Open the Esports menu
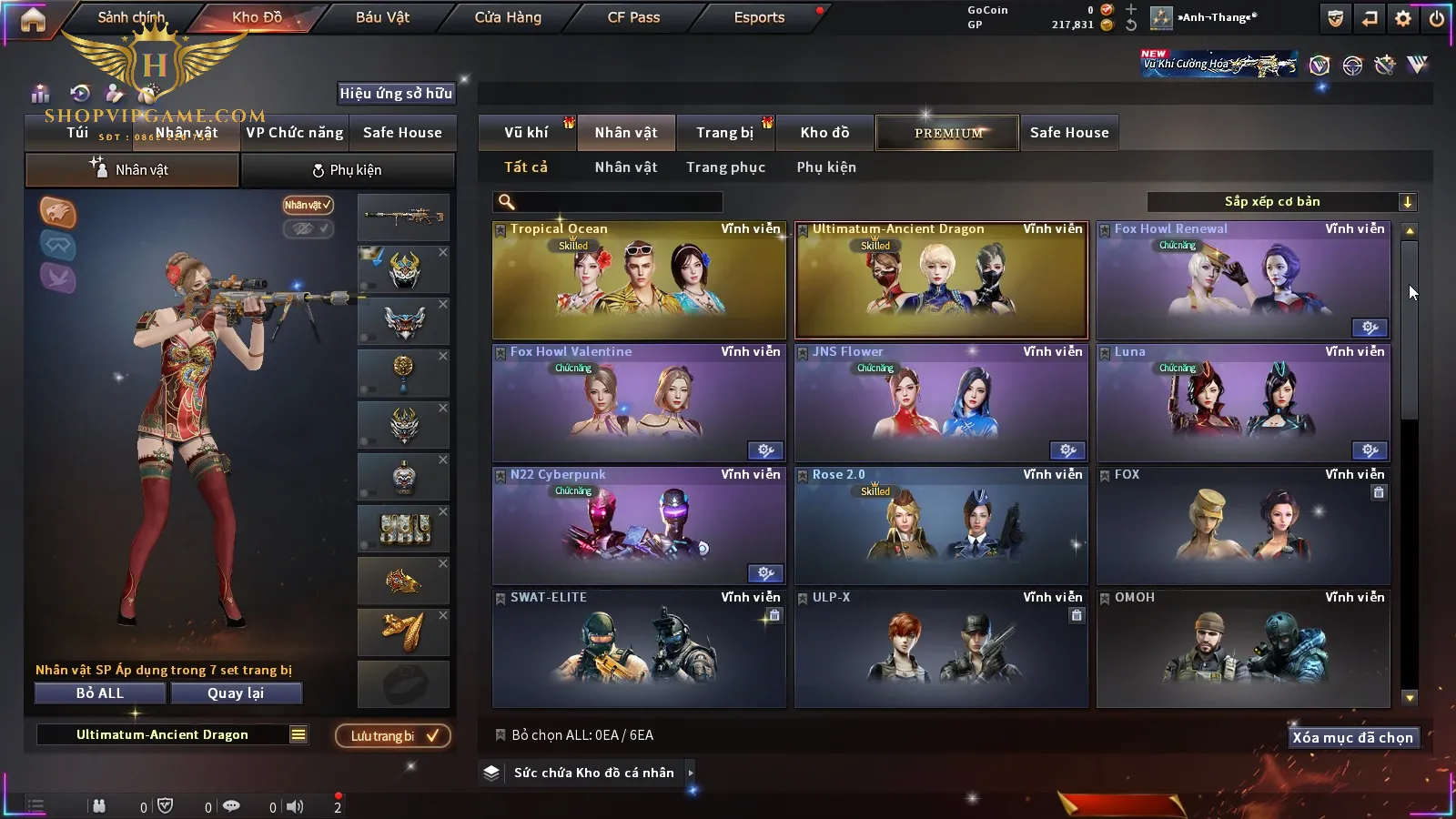This screenshot has height=819, width=1456. pyautogui.click(x=759, y=17)
